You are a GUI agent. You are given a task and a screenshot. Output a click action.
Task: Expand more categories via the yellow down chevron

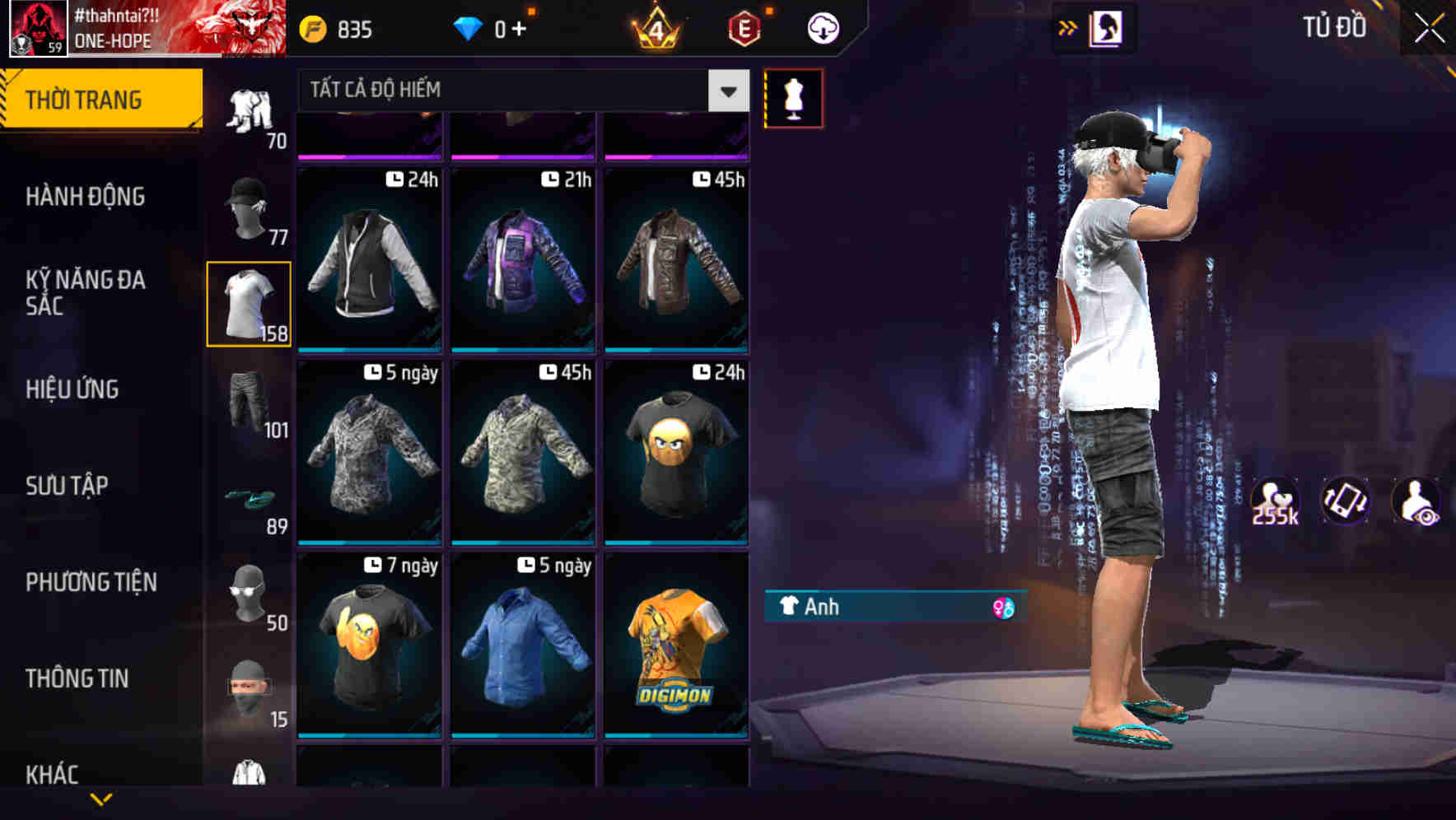pos(102,800)
